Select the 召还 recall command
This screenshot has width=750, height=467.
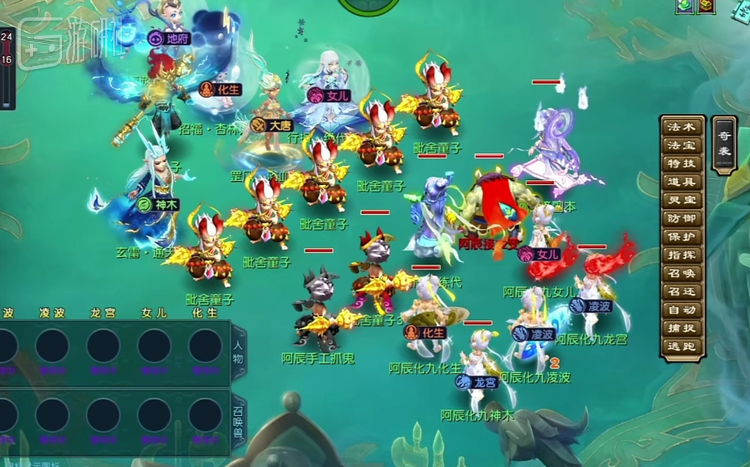(x=681, y=291)
